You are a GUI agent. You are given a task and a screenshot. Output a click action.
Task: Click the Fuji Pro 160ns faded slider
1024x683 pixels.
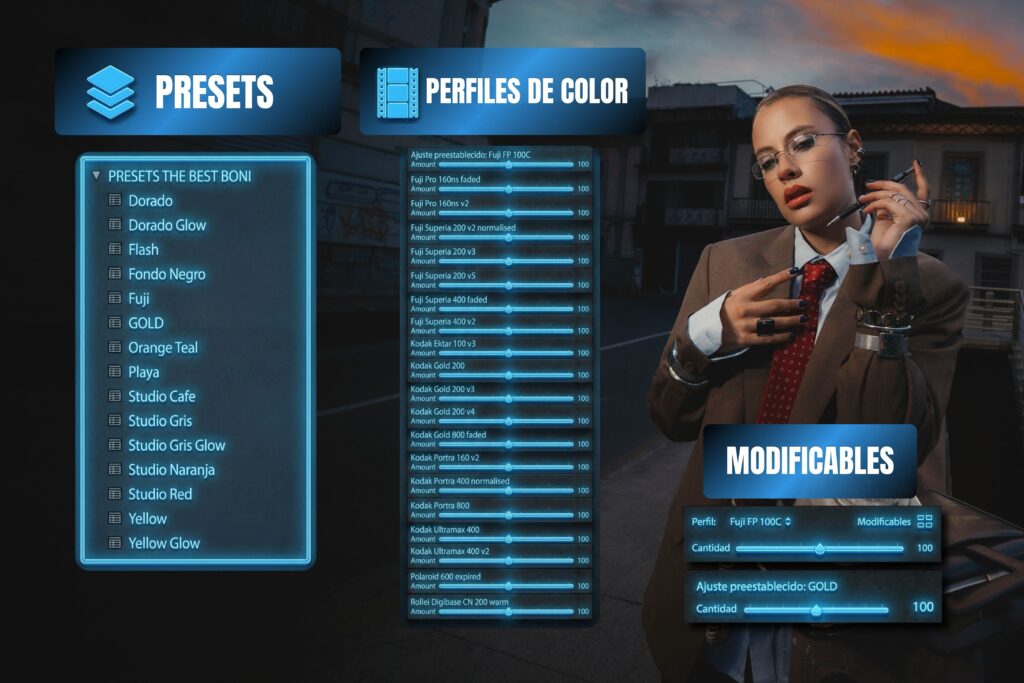click(x=508, y=188)
